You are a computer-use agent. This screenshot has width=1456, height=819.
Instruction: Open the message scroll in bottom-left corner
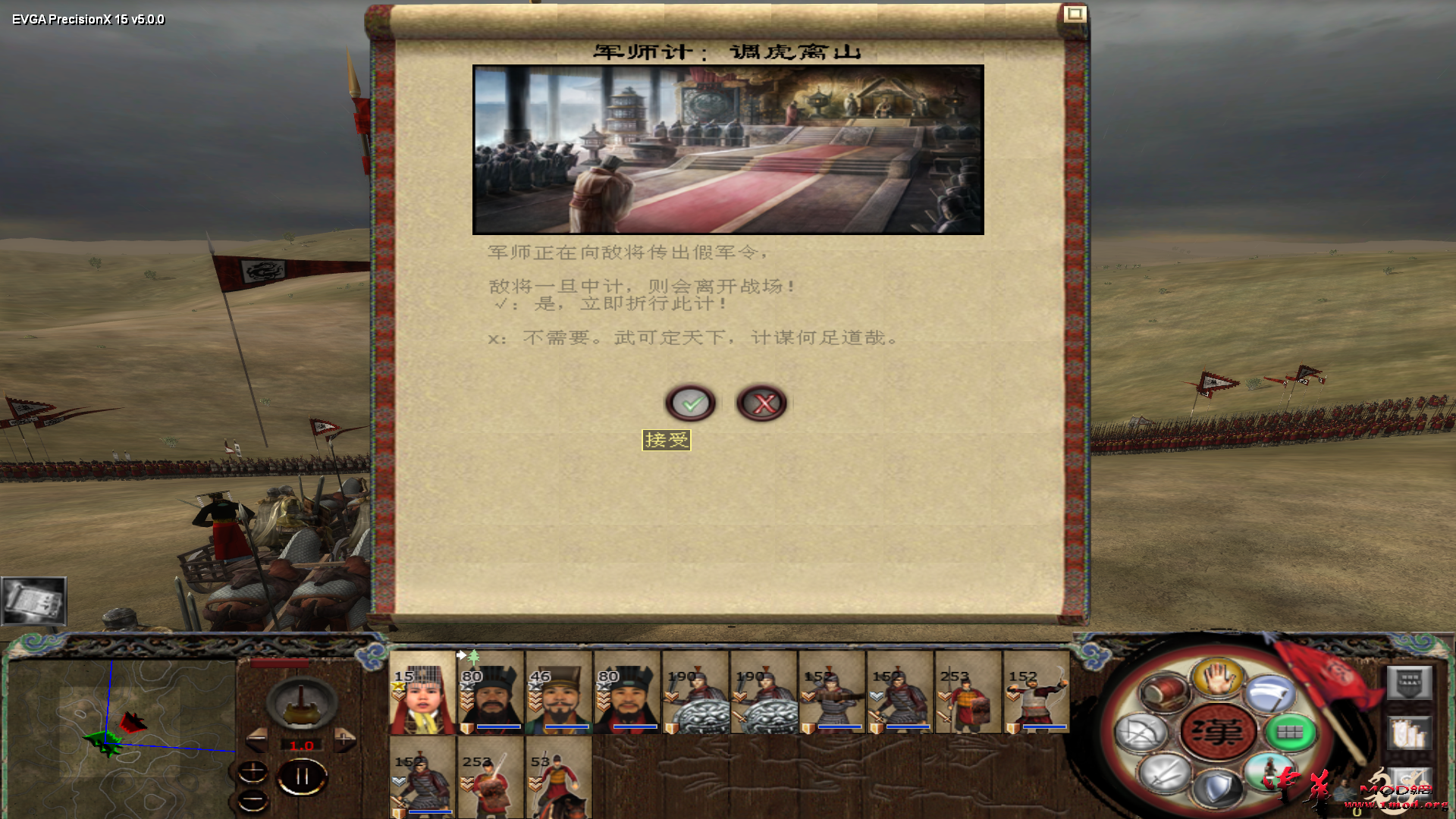(x=34, y=601)
